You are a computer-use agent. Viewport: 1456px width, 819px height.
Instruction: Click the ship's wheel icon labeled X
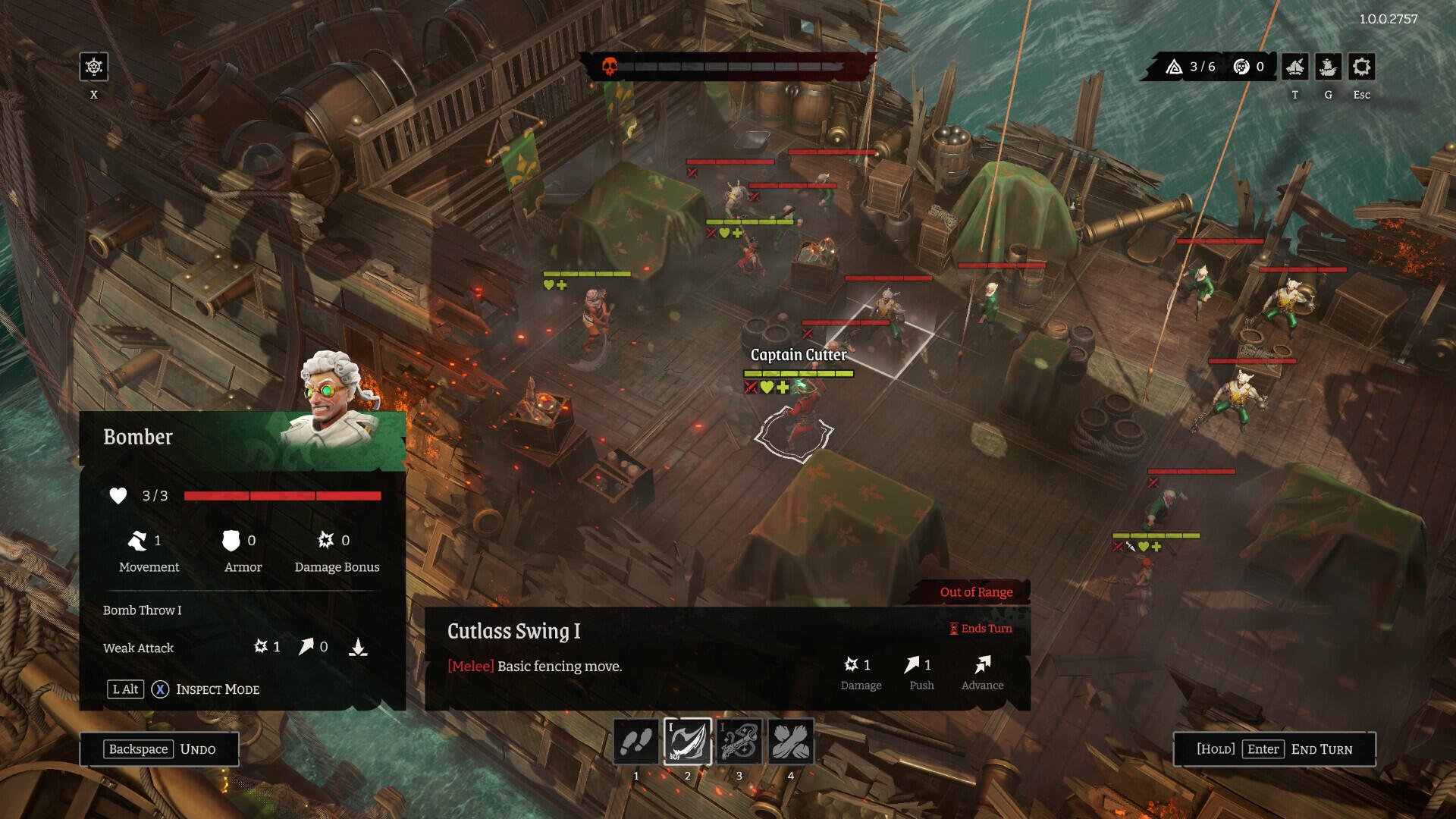[93, 69]
